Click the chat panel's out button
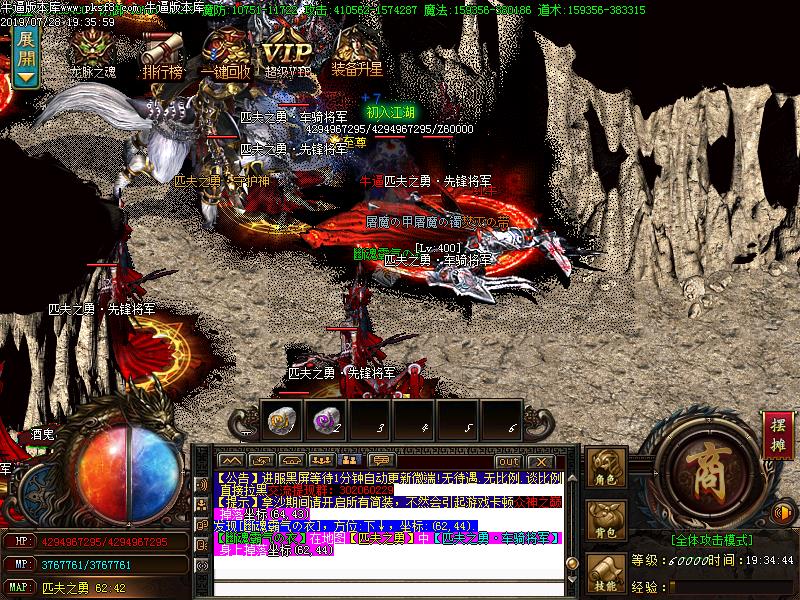 click(x=510, y=462)
